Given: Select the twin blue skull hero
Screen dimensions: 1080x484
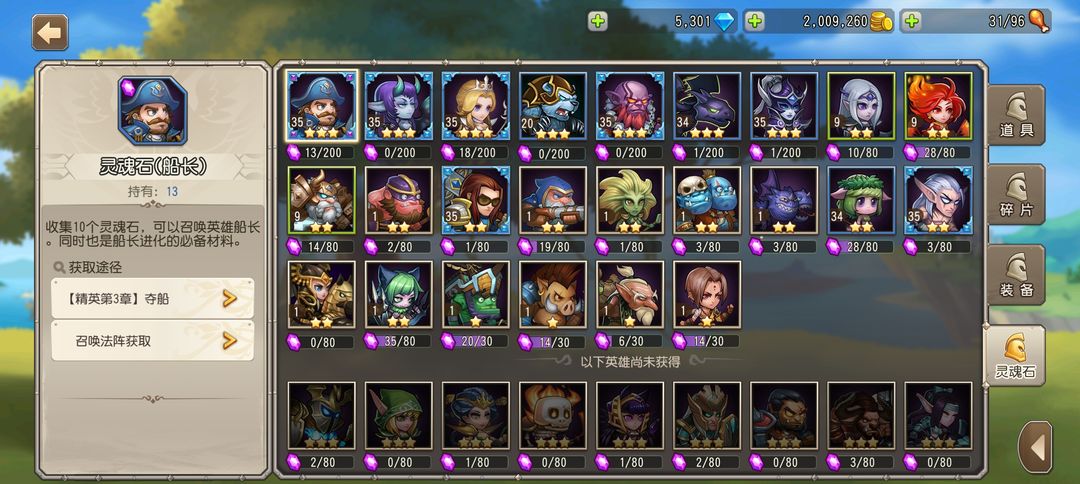Looking at the screenshot, I should 707,200.
